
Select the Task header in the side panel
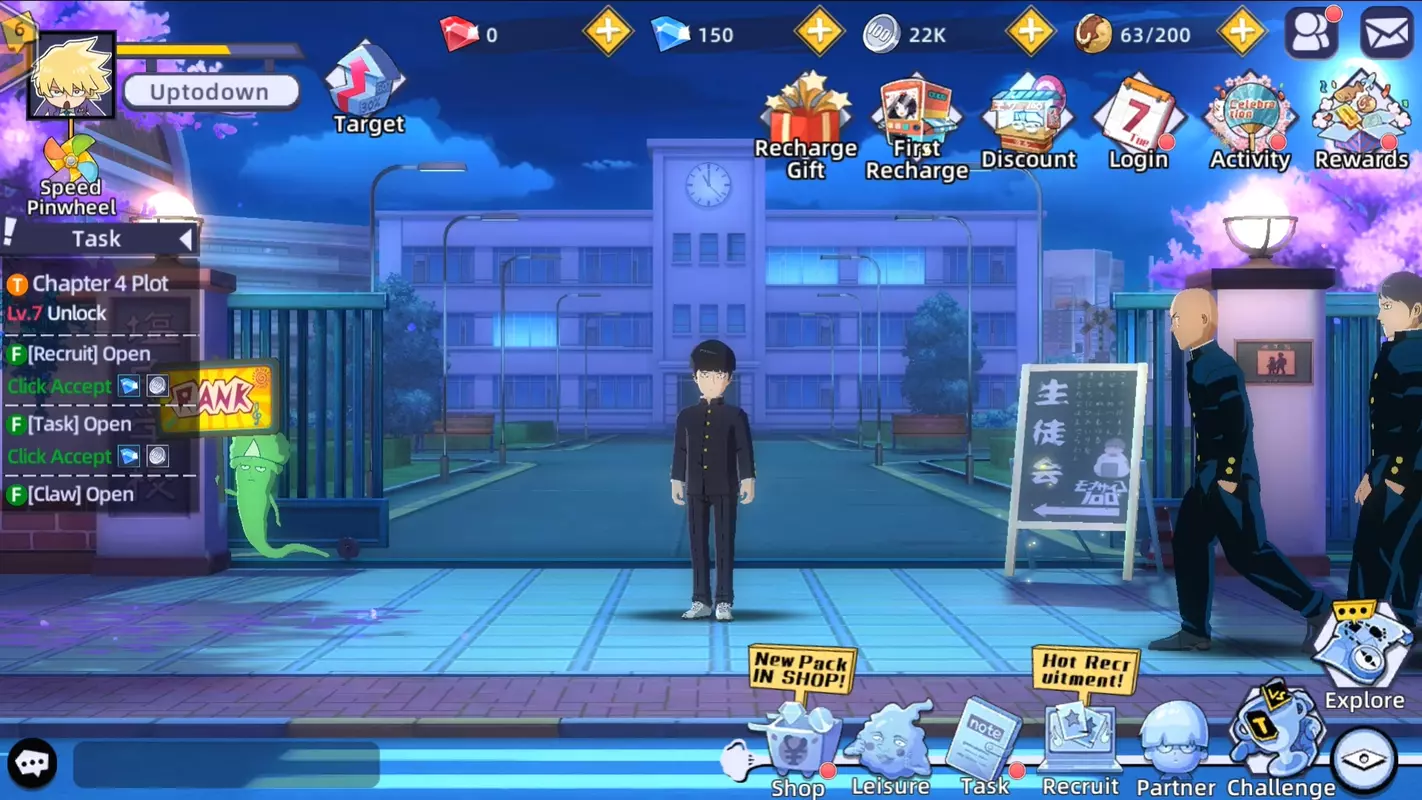tap(97, 238)
